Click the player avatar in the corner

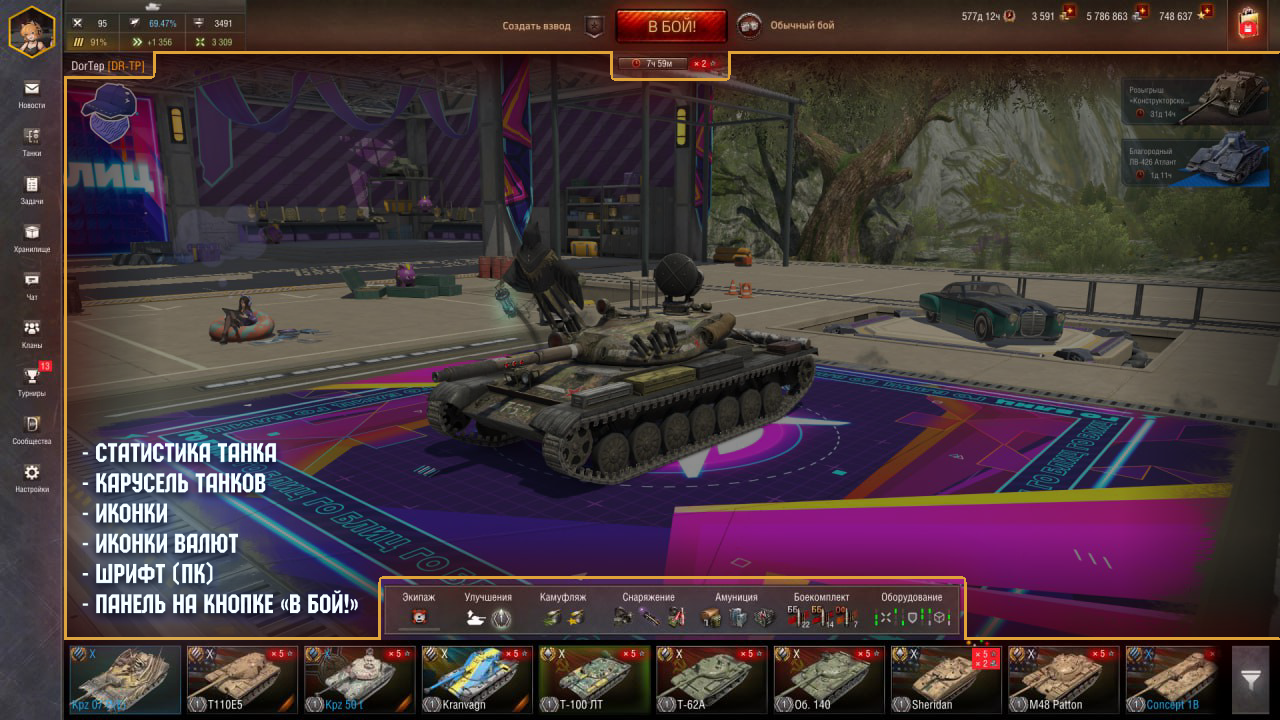[31, 30]
